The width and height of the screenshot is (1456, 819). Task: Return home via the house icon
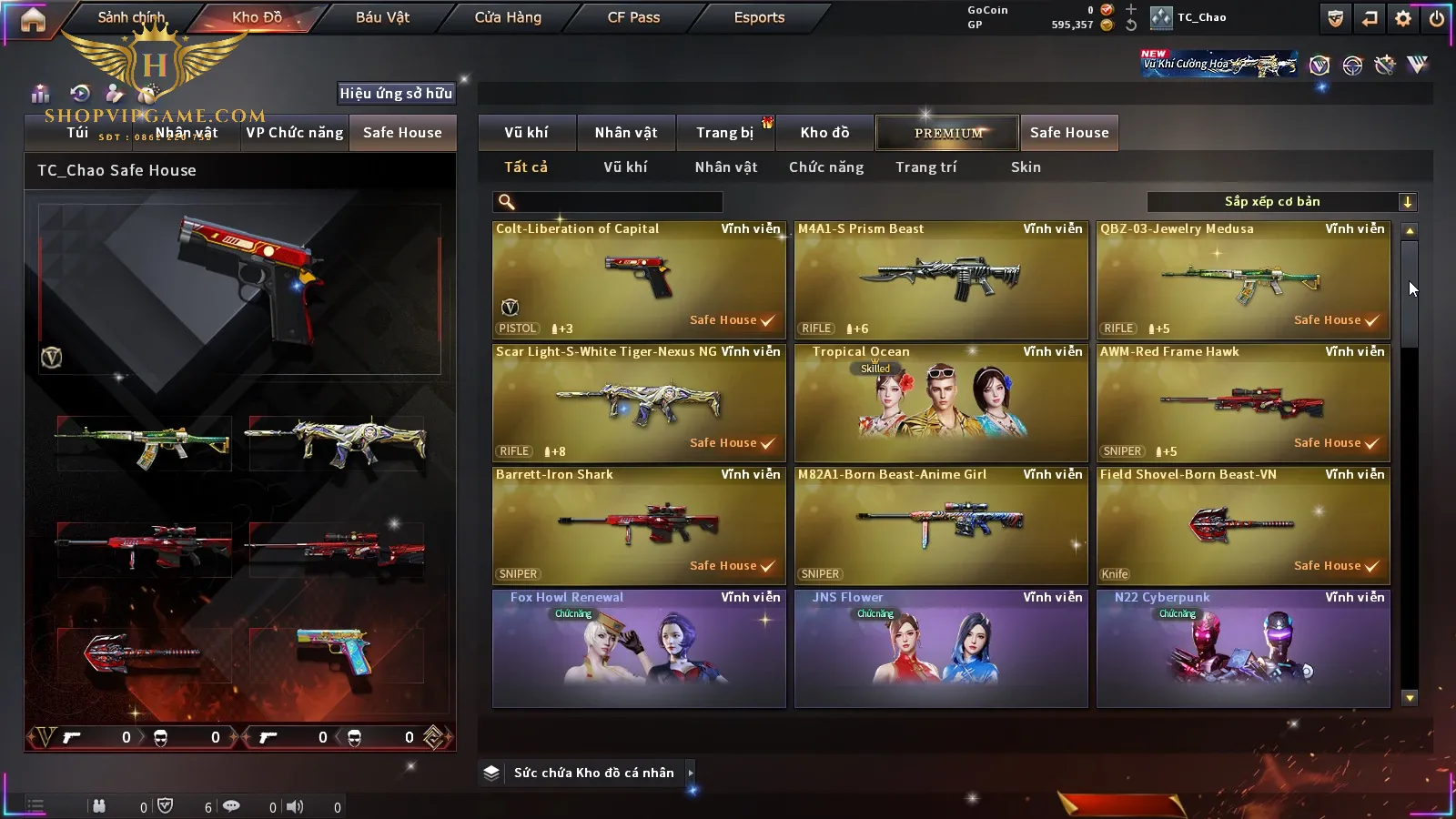pos(33,19)
